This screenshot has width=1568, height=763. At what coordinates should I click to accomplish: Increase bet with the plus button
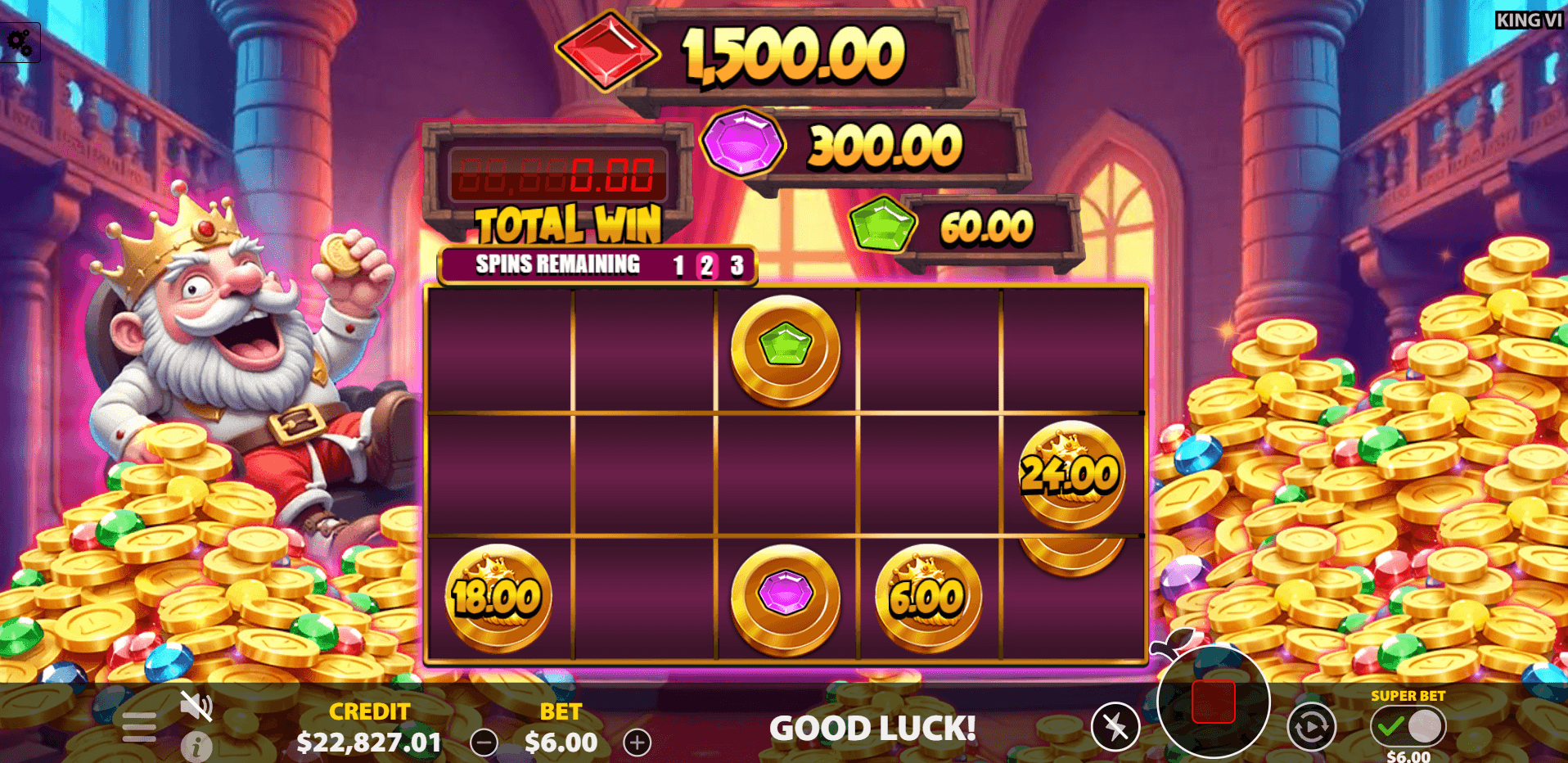[638, 743]
